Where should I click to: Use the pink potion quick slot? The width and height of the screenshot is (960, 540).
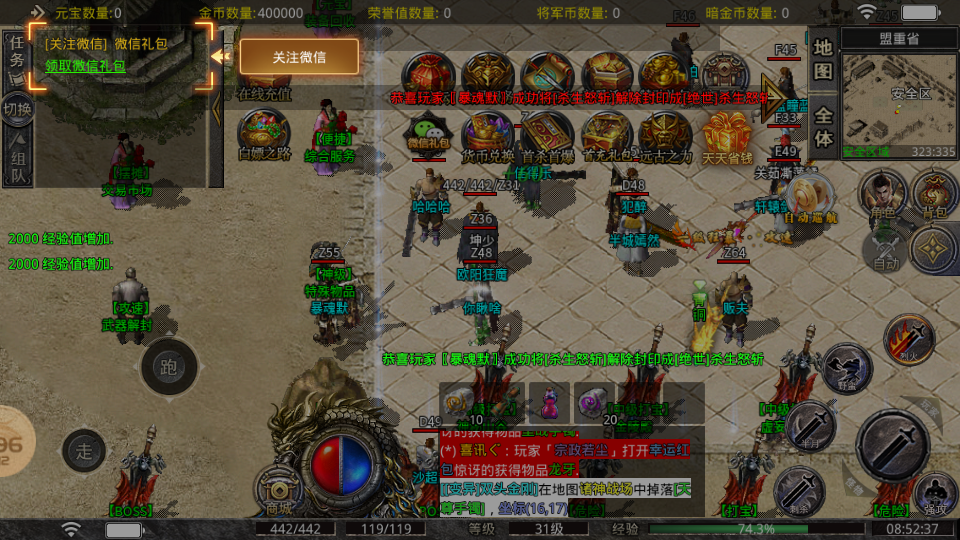tap(548, 403)
